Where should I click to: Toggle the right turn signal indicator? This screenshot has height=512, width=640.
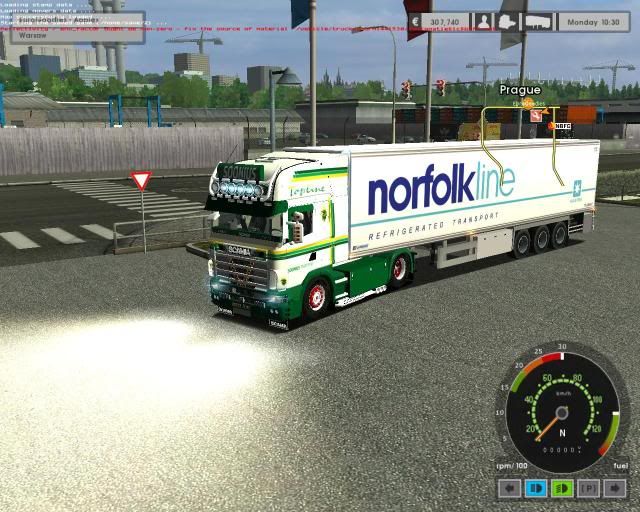[614, 489]
